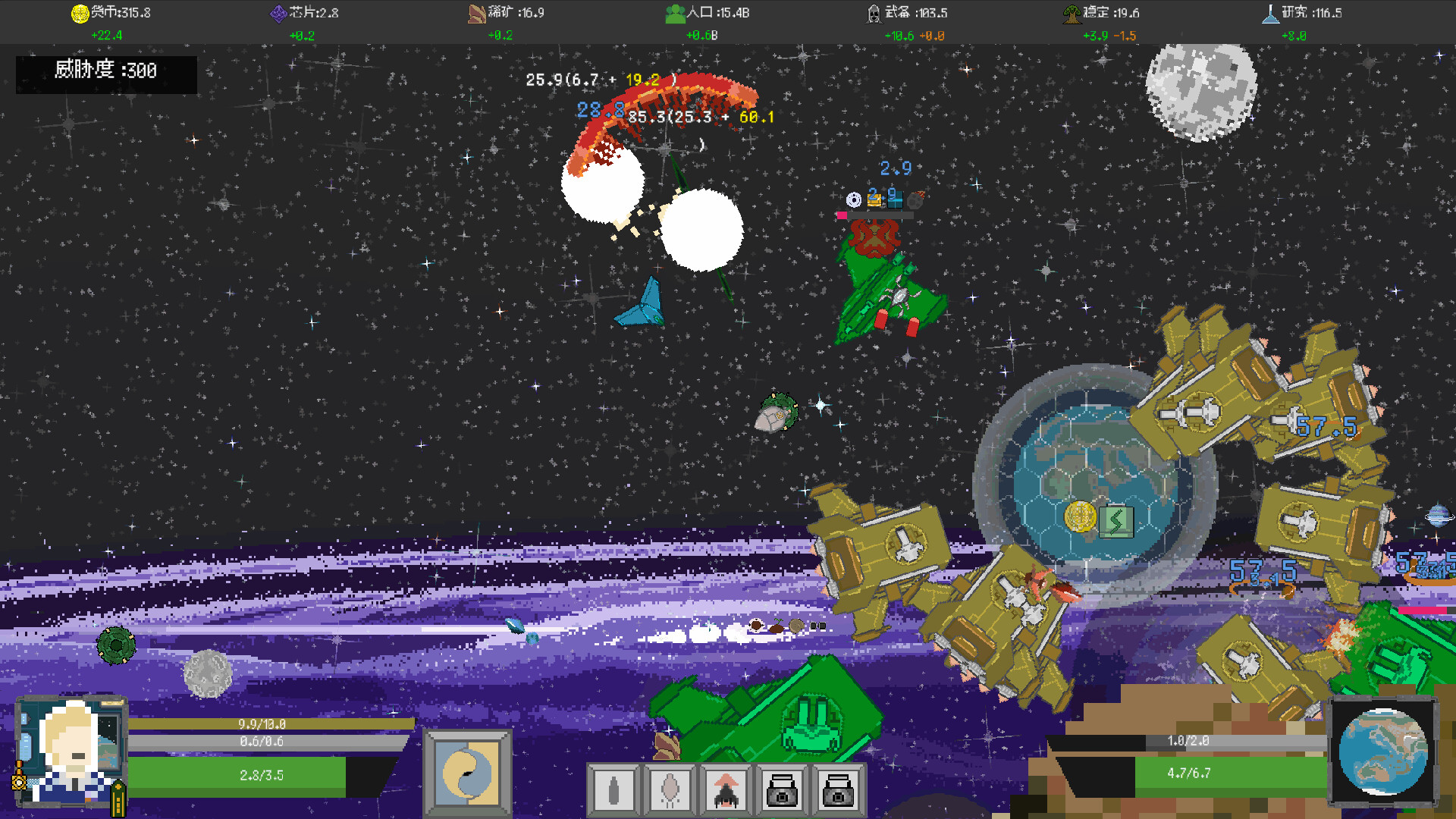Open the 研究 research flask icon
Image resolution: width=1456 pixels, height=819 pixels.
click(x=1270, y=12)
